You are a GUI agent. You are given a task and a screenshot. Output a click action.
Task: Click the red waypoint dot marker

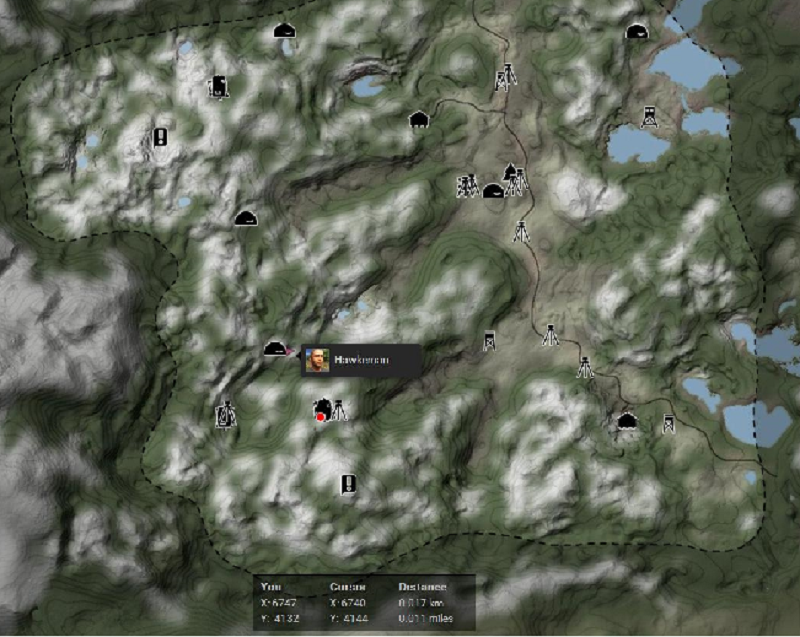[320, 417]
